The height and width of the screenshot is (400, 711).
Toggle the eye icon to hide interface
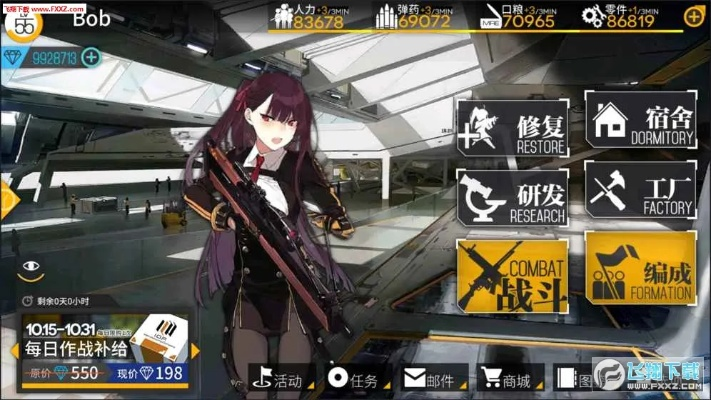32,267
